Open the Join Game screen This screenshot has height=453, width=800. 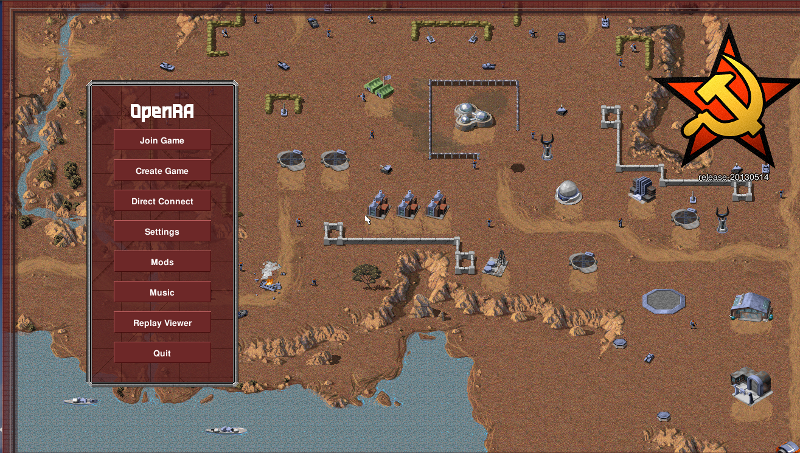pos(162,141)
